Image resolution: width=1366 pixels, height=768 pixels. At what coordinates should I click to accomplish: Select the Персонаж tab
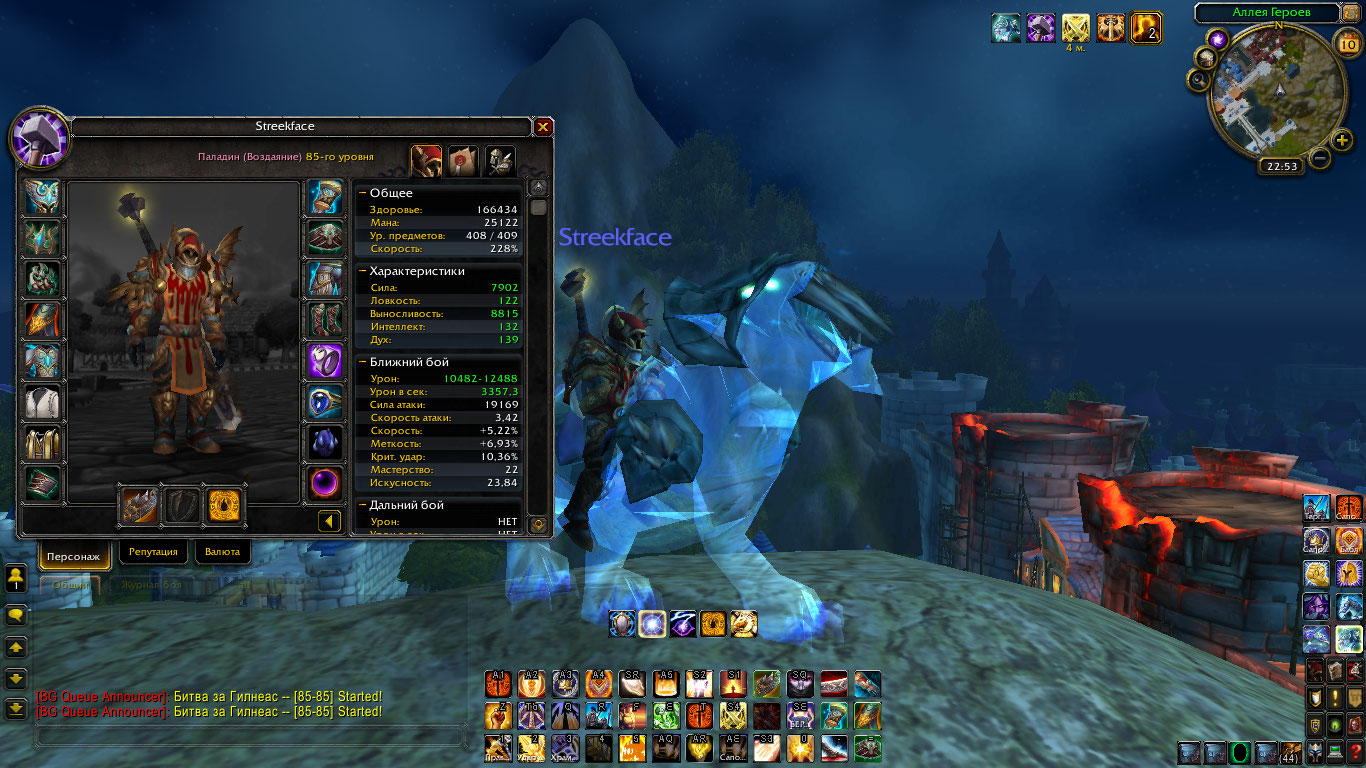(75, 555)
